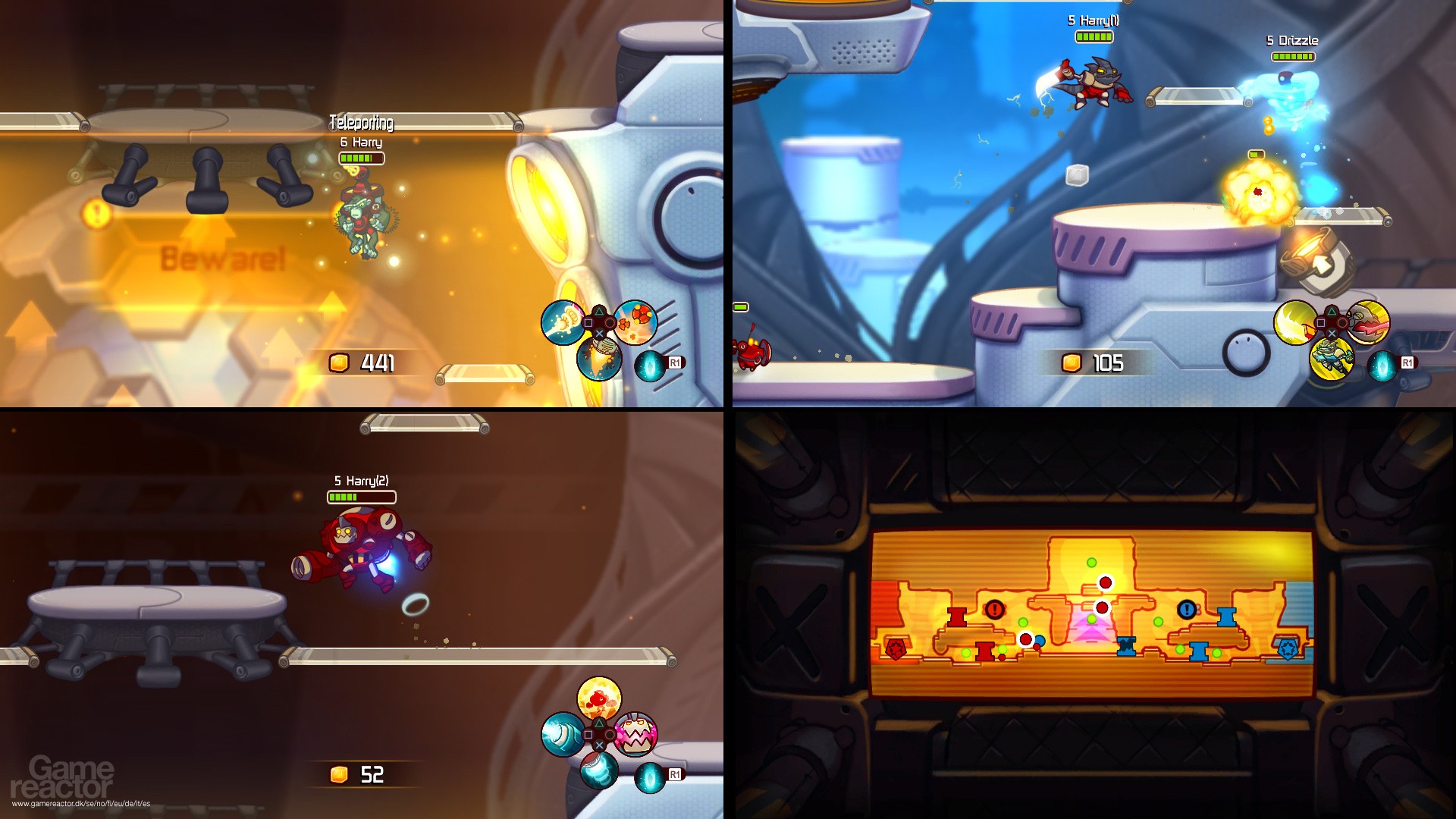The height and width of the screenshot is (819, 1456).
Task: Select the yellow slash ability in Drizzle's quadrant wheel
Action: pyautogui.click(x=1294, y=322)
